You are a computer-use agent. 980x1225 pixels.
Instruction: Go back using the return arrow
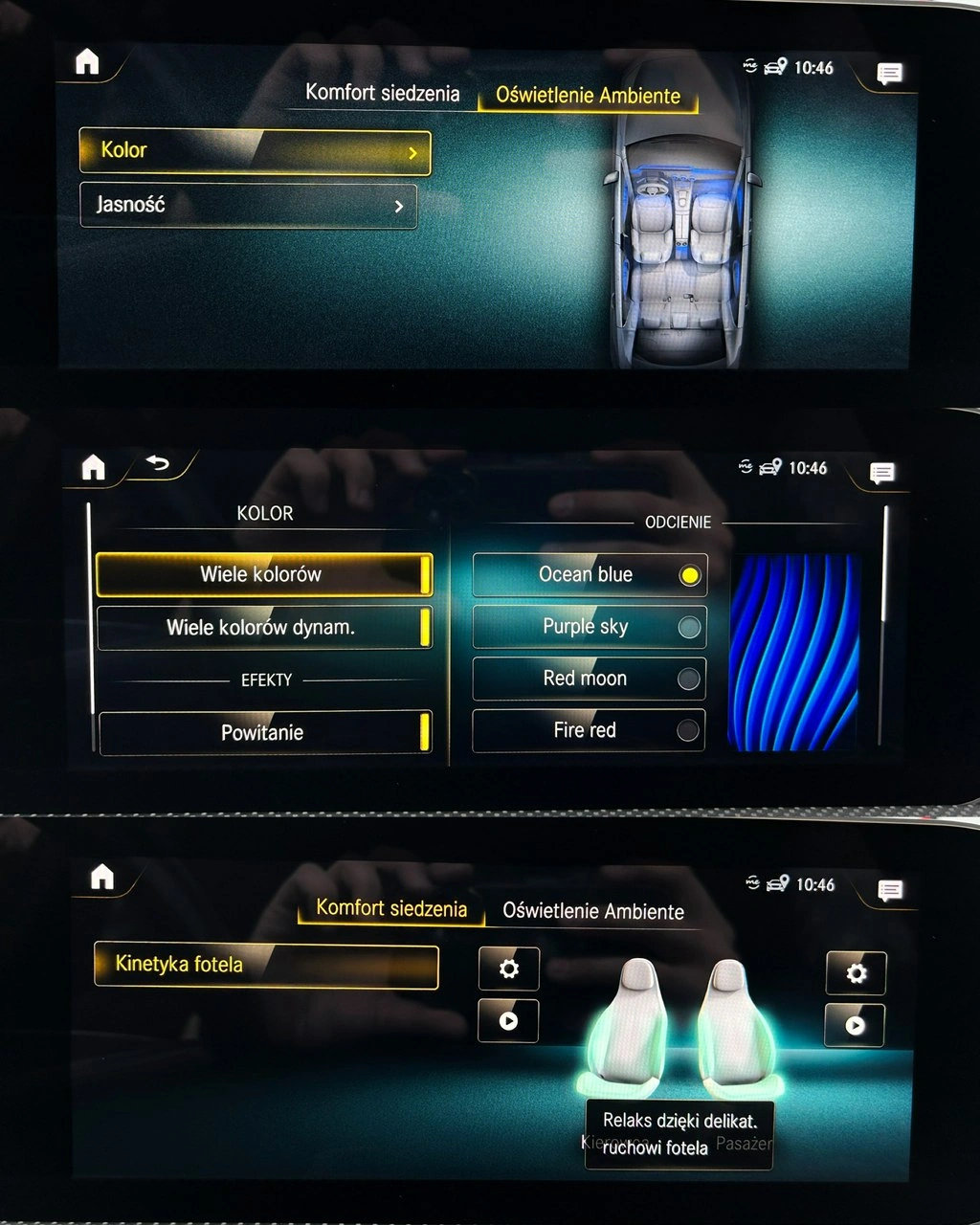coord(158,465)
